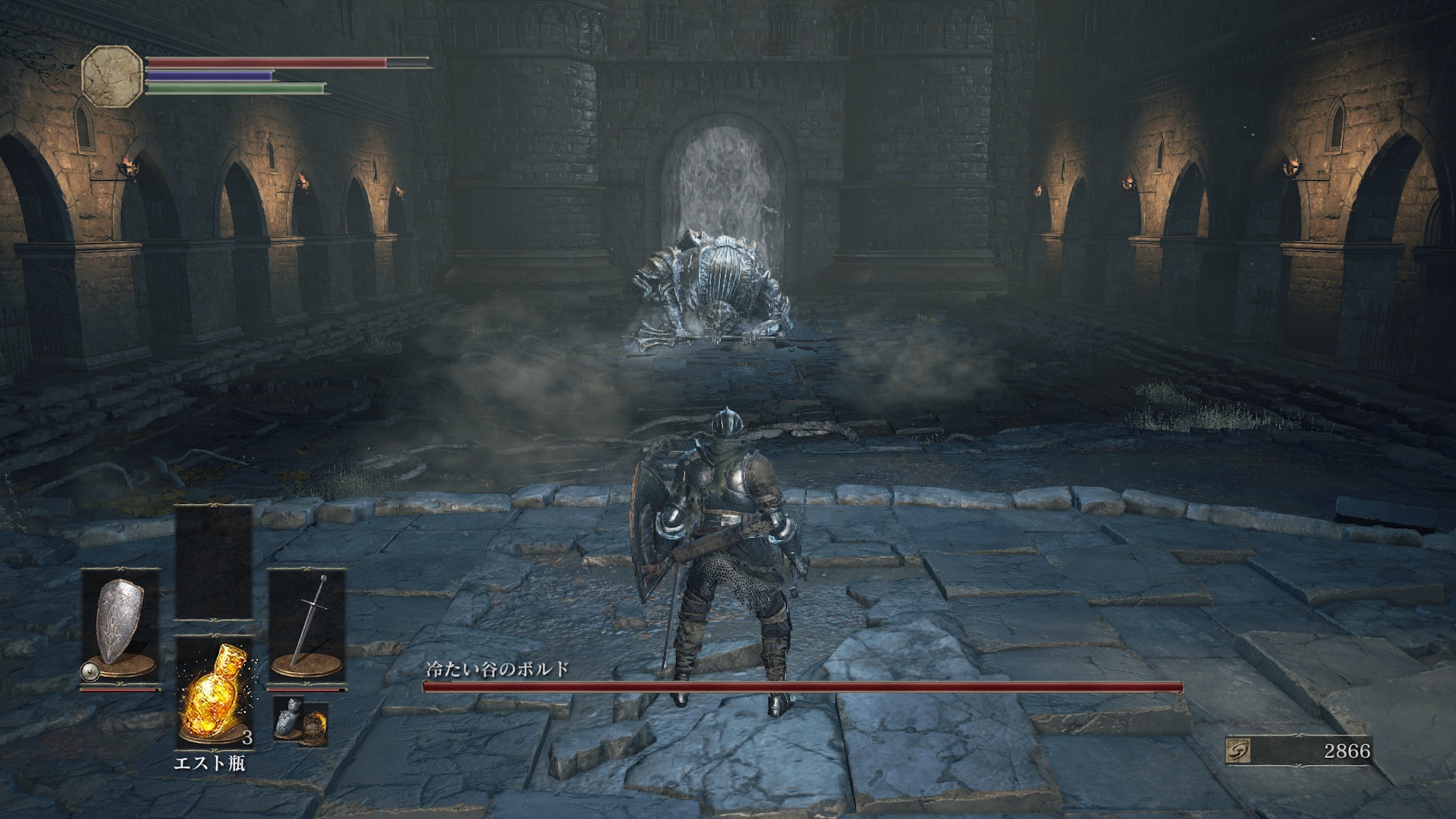
Task: Select the small brown ember-like item icon
Action: click(x=313, y=725)
